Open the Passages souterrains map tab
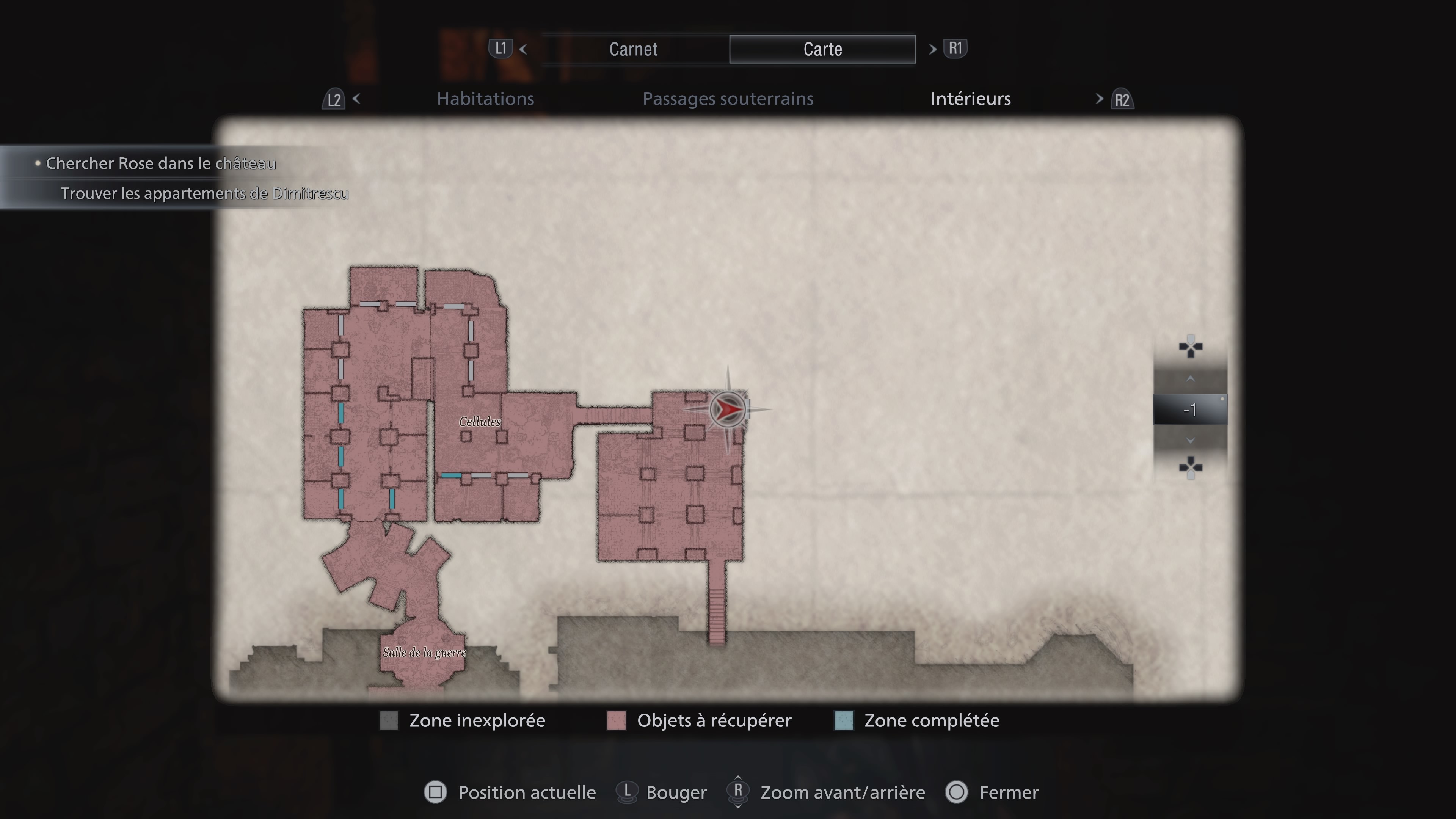Screen dimensions: 1456x819 point(728,98)
